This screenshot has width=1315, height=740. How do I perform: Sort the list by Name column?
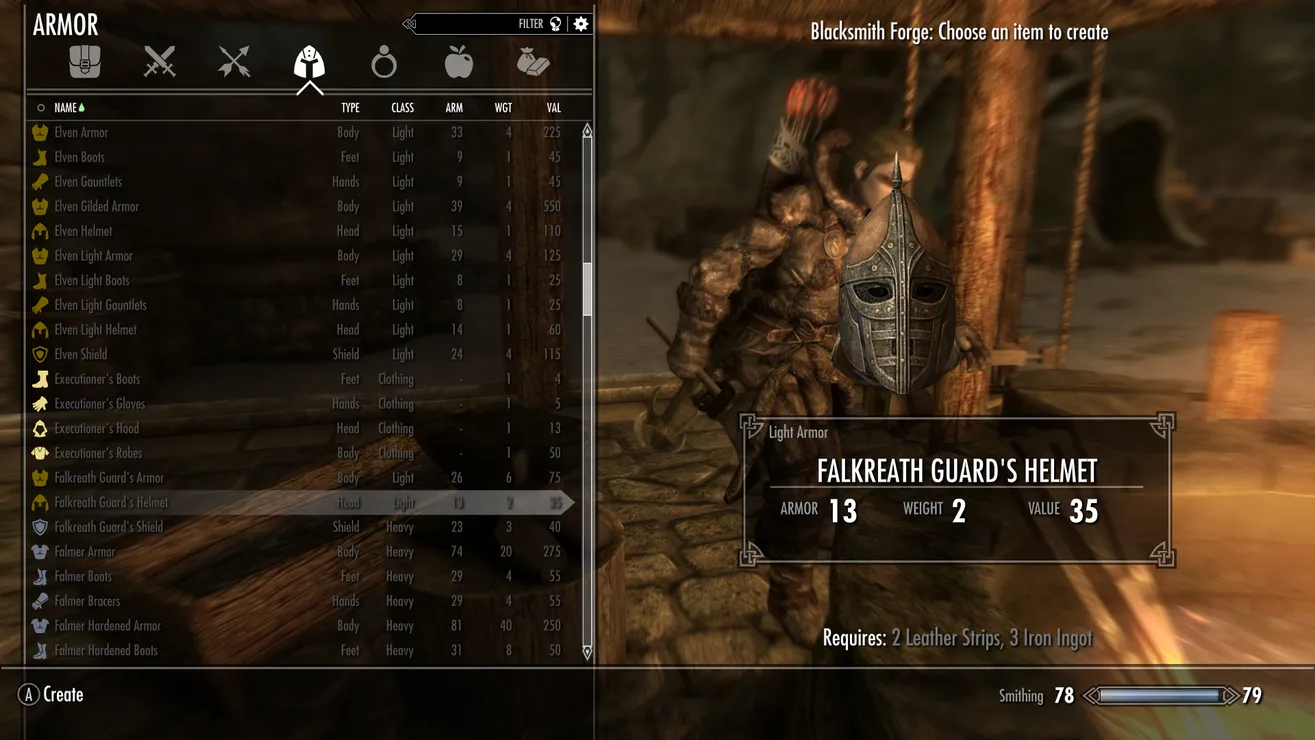pyautogui.click(x=66, y=108)
